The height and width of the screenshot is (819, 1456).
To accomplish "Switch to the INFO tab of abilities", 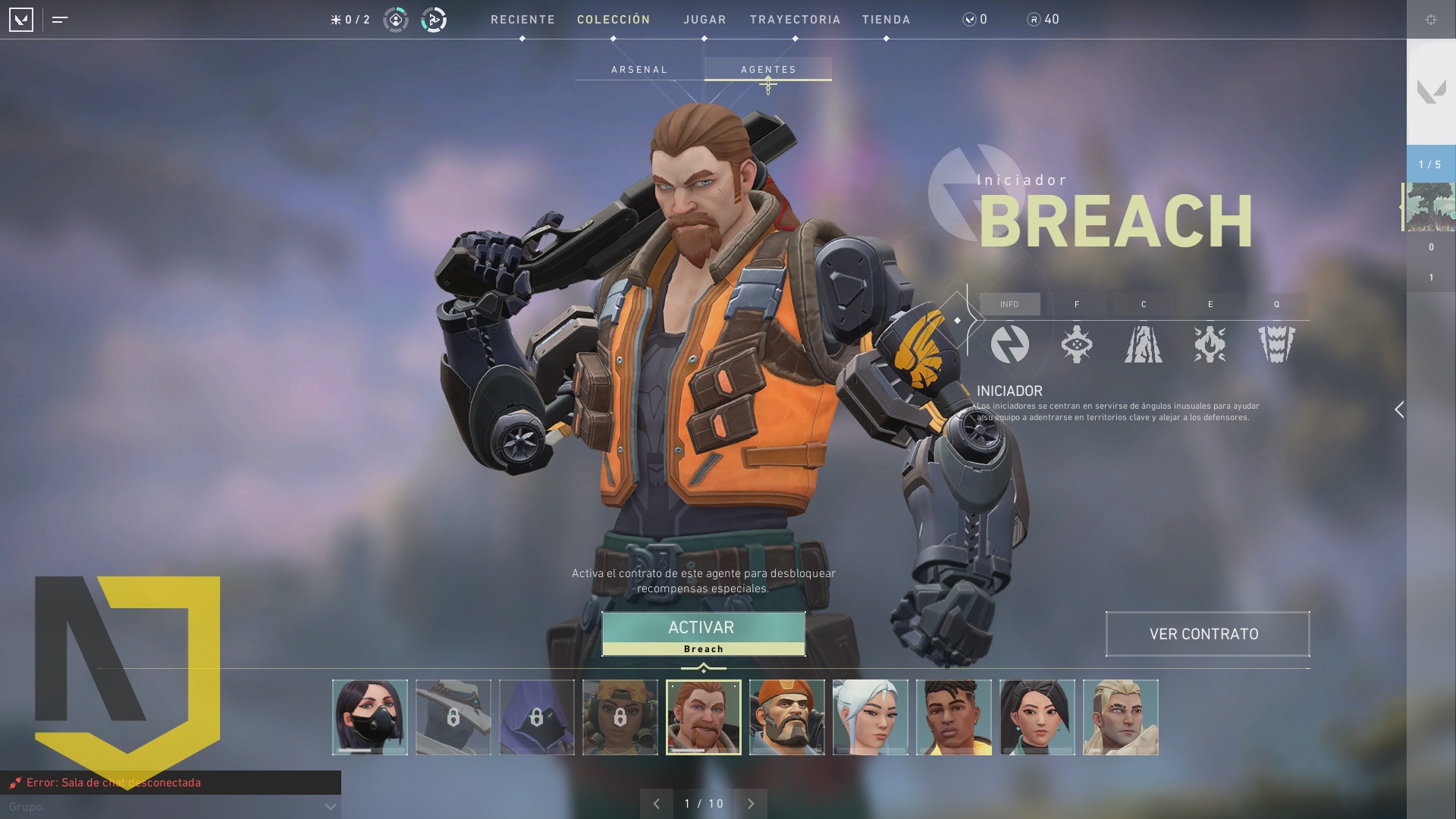I will [1011, 304].
